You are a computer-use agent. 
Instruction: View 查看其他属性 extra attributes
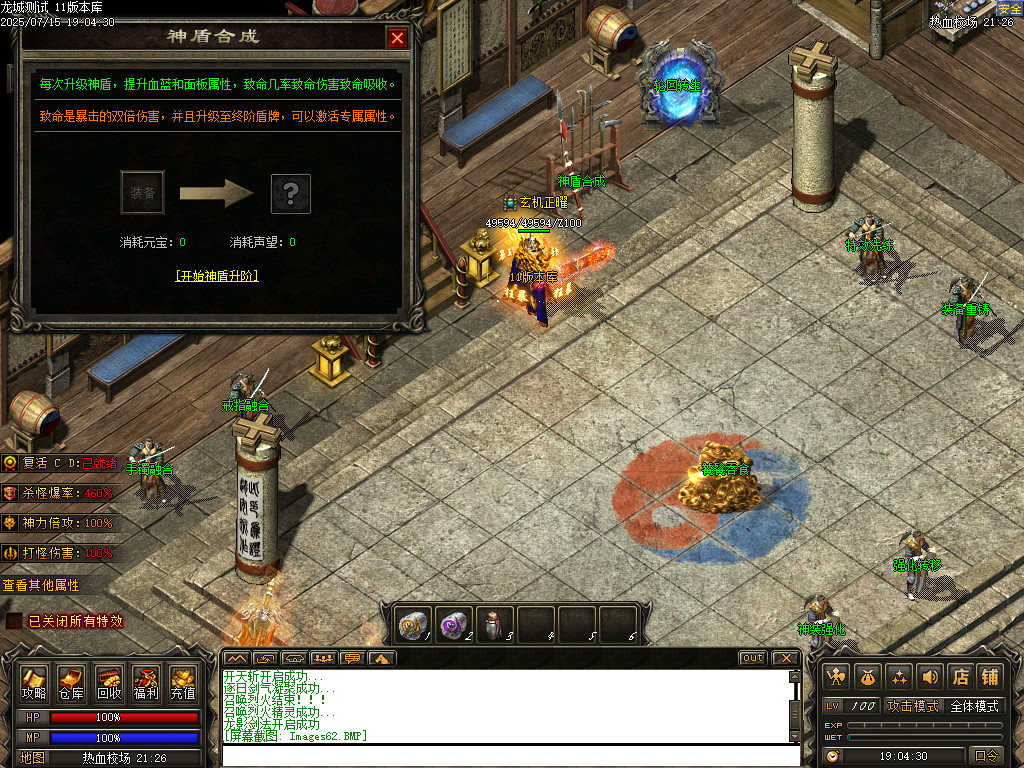pyautogui.click(x=41, y=585)
